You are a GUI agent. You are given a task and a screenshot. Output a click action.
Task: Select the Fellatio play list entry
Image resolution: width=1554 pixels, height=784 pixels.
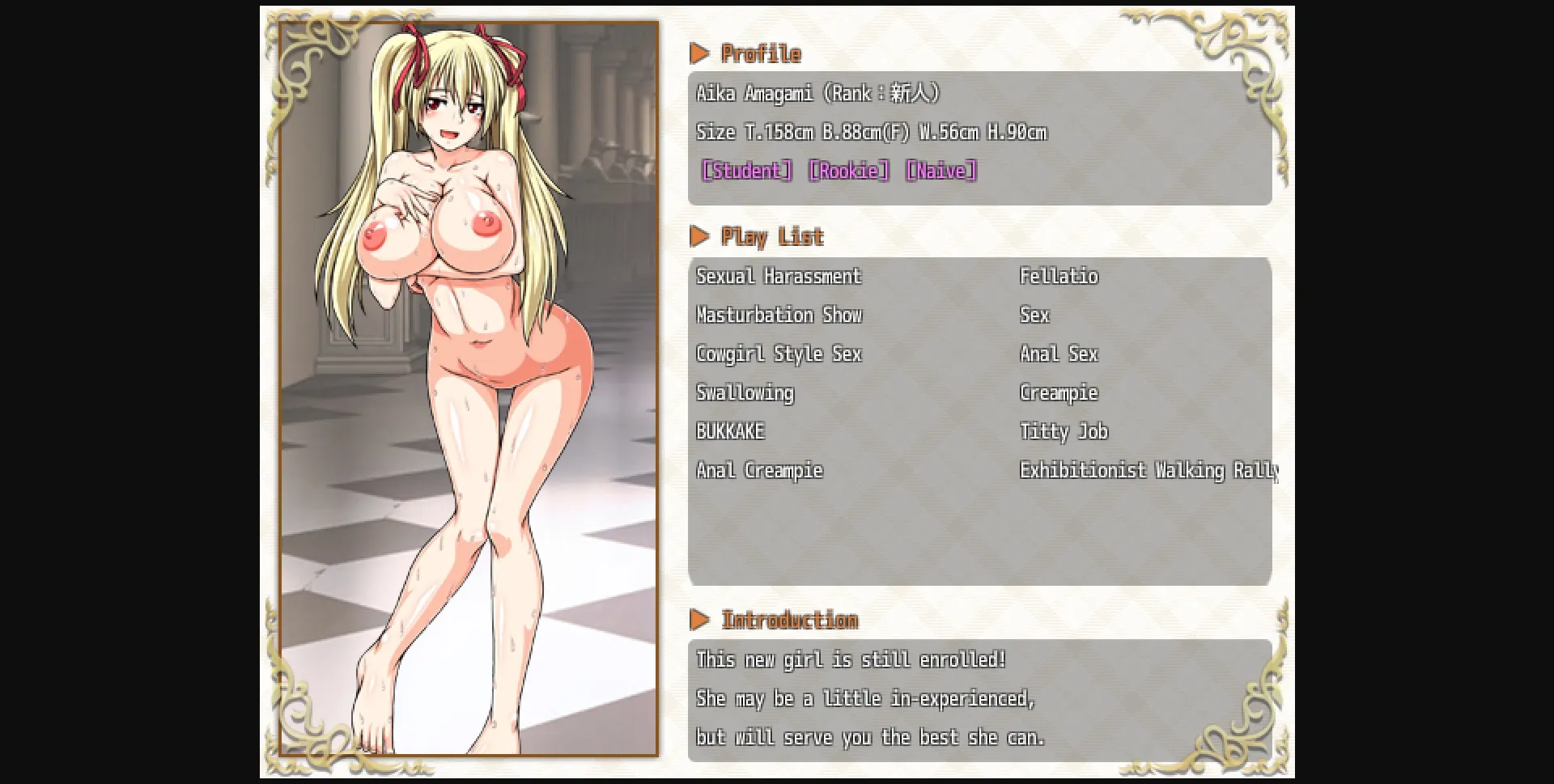(1058, 276)
